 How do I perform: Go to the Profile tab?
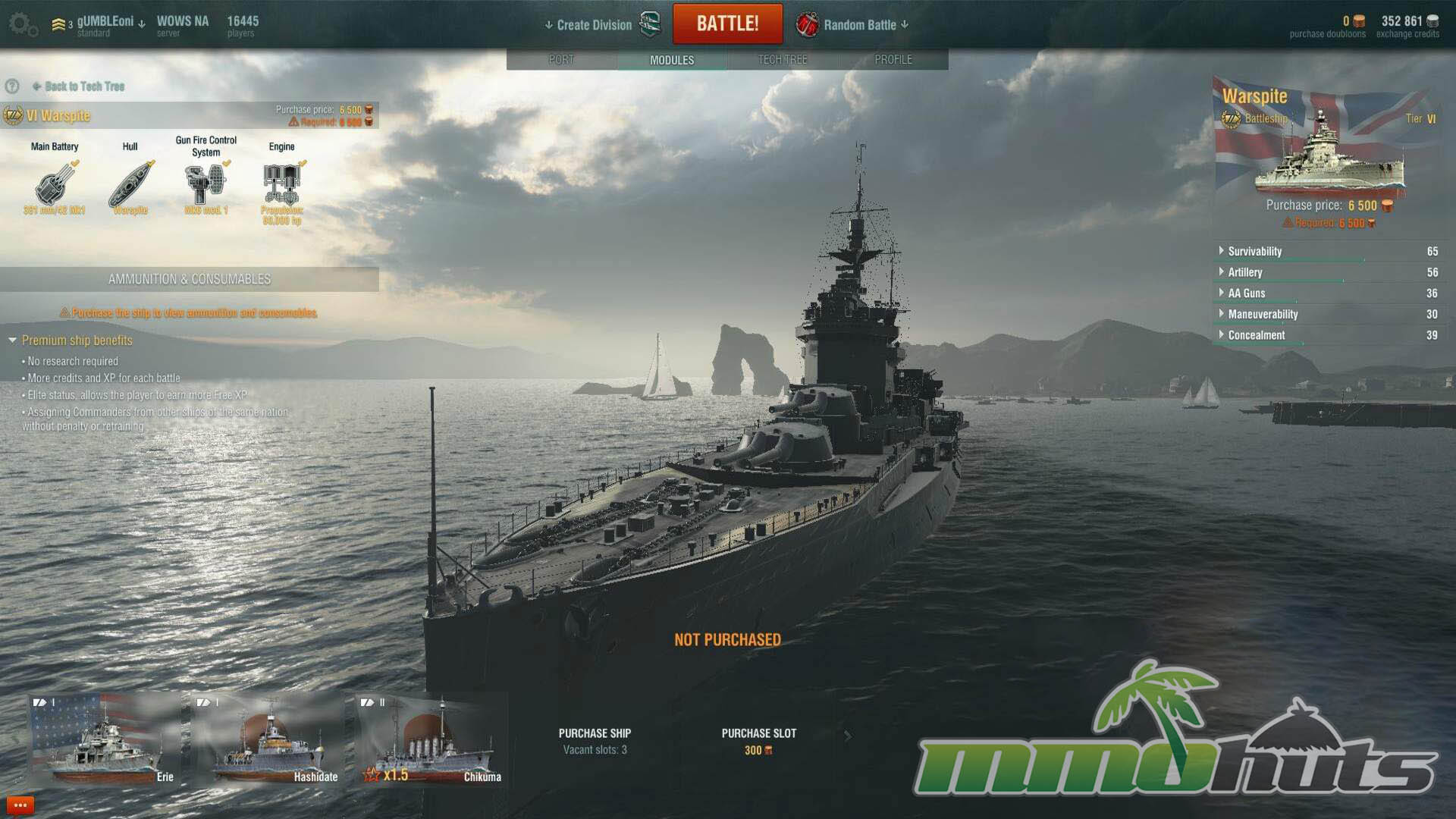893,59
